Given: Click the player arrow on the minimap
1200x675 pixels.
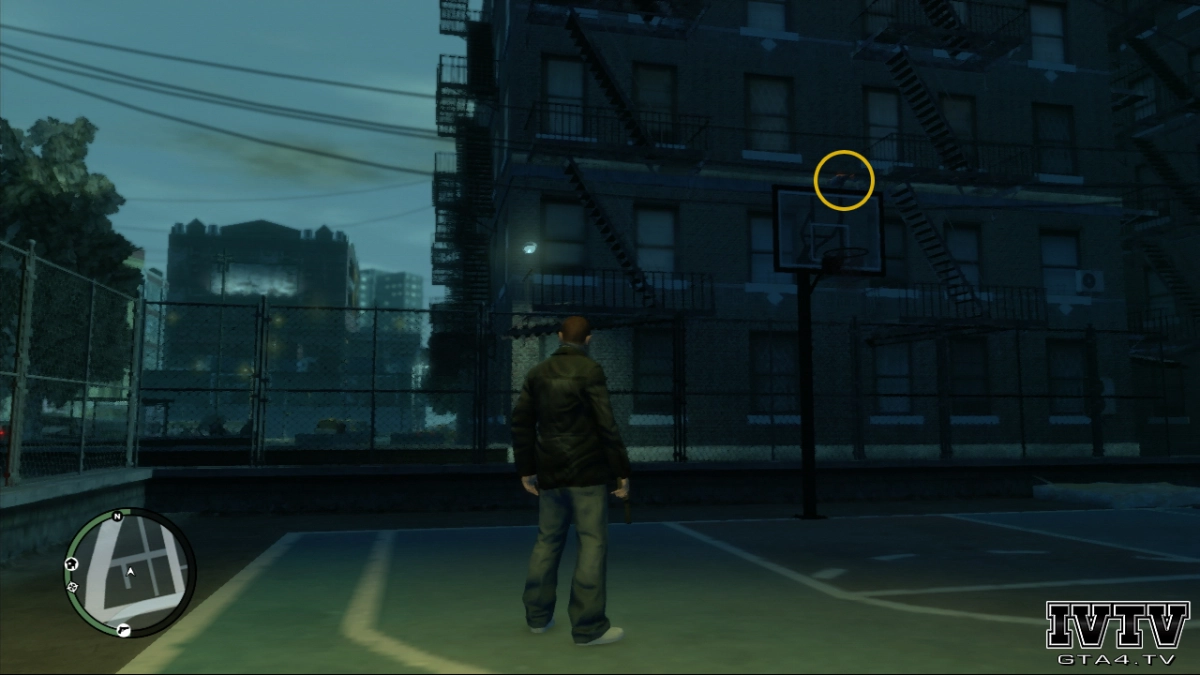Looking at the screenshot, I should (130, 571).
